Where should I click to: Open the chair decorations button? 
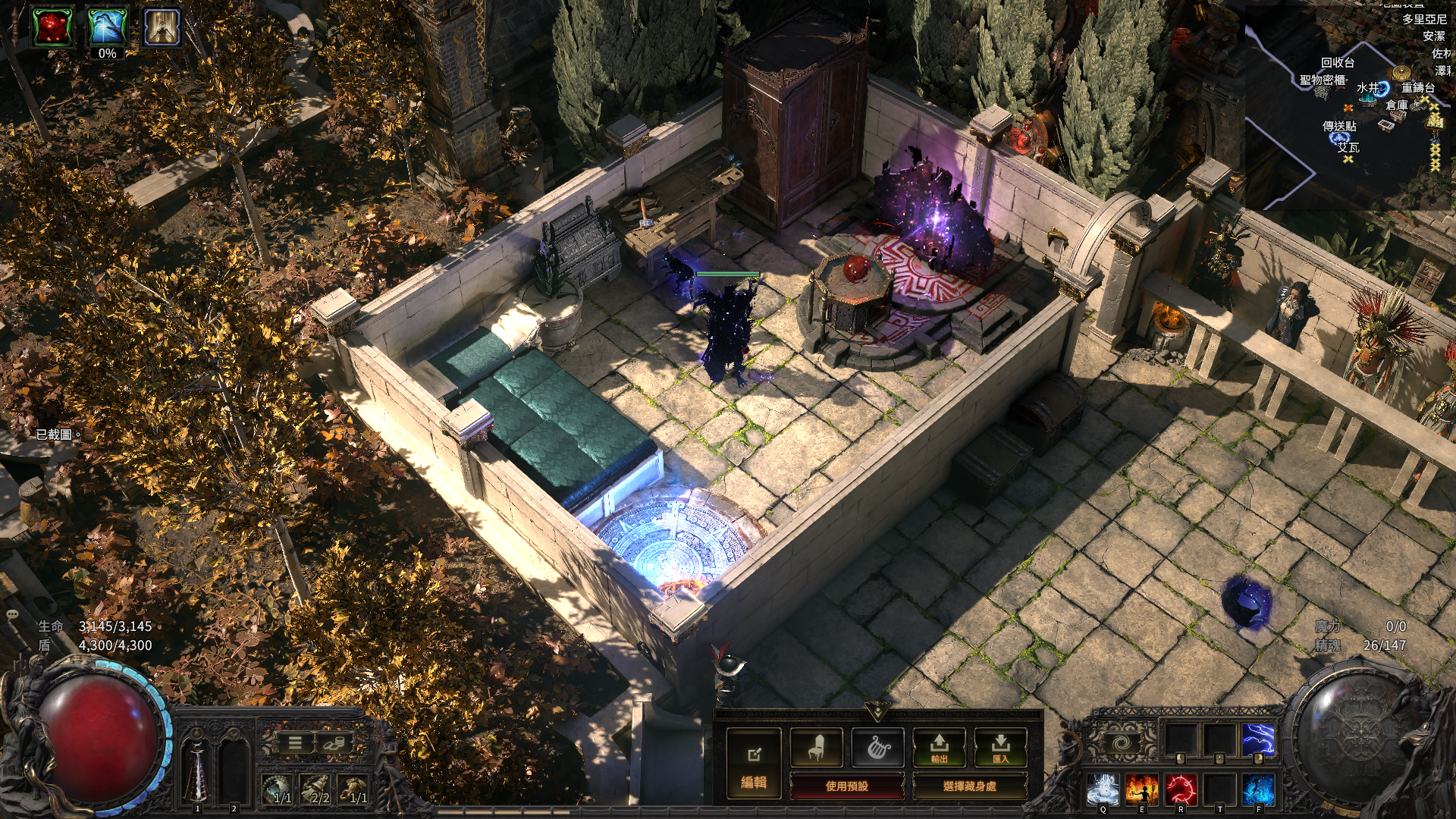tap(816, 748)
